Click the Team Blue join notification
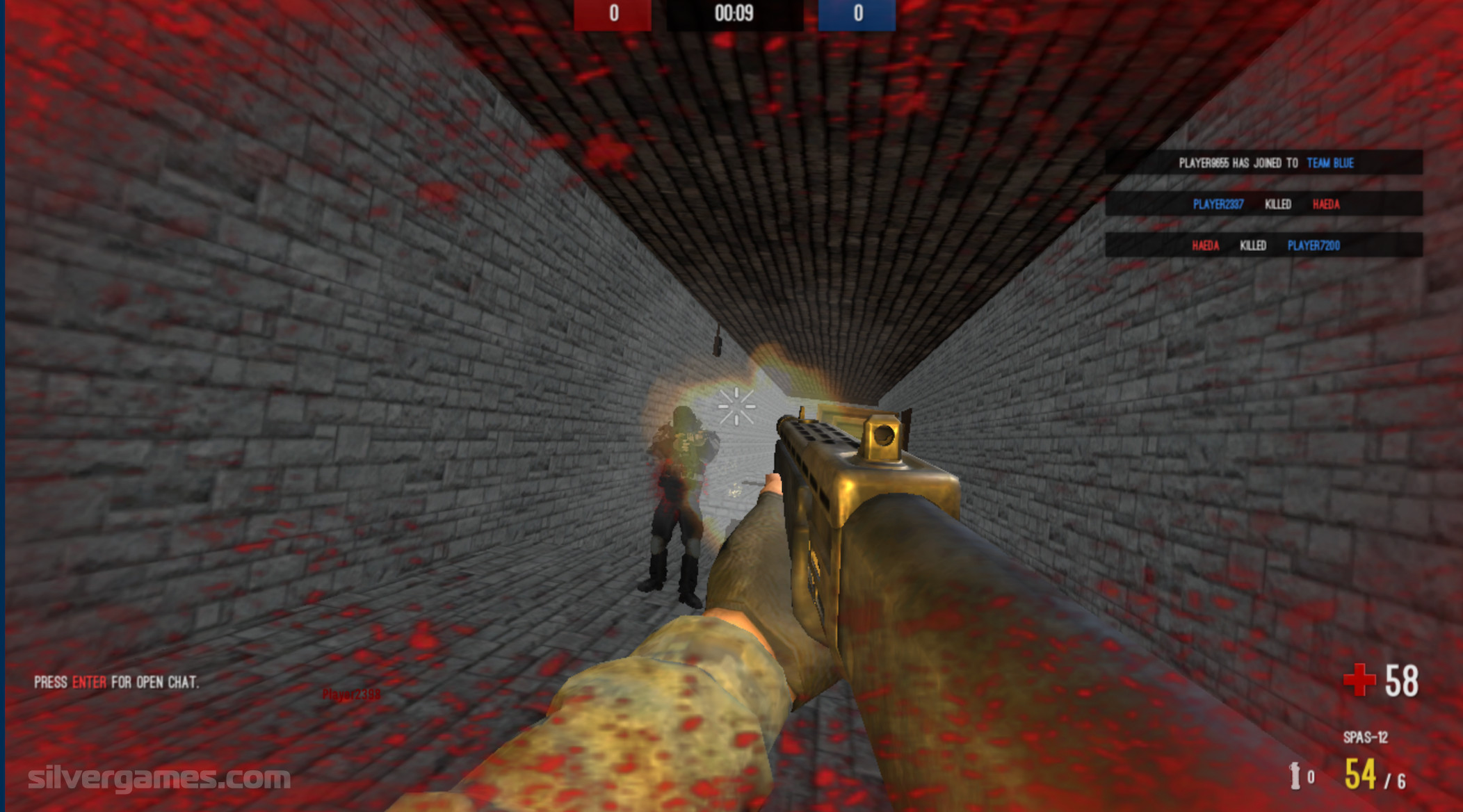1463x812 pixels. pos(1264,163)
